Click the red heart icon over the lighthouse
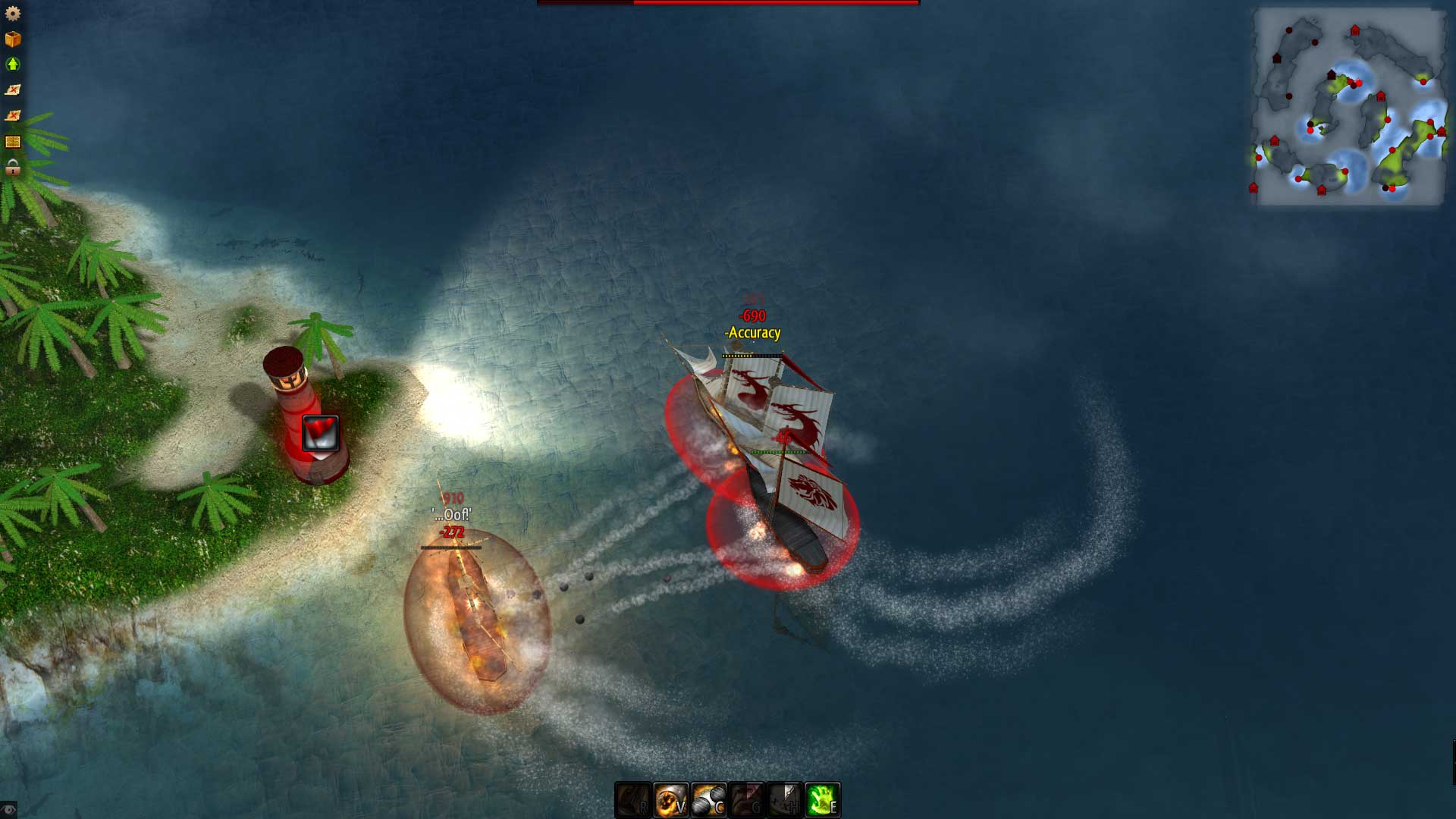Viewport: 1456px width, 819px height. point(320,433)
